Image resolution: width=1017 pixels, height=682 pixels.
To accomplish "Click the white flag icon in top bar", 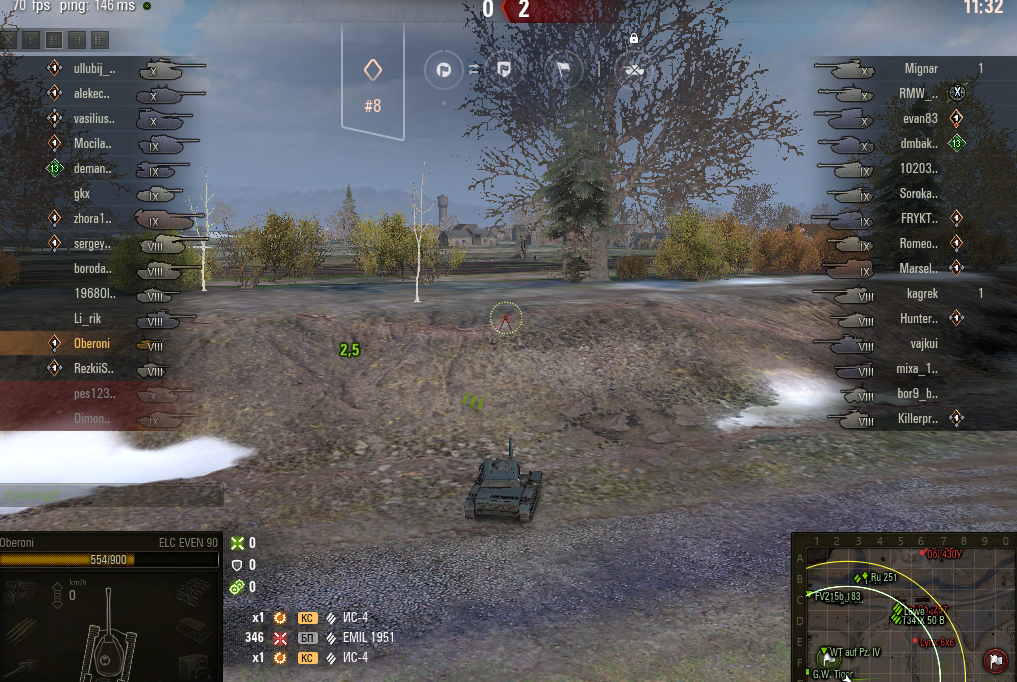I will click(564, 70).
